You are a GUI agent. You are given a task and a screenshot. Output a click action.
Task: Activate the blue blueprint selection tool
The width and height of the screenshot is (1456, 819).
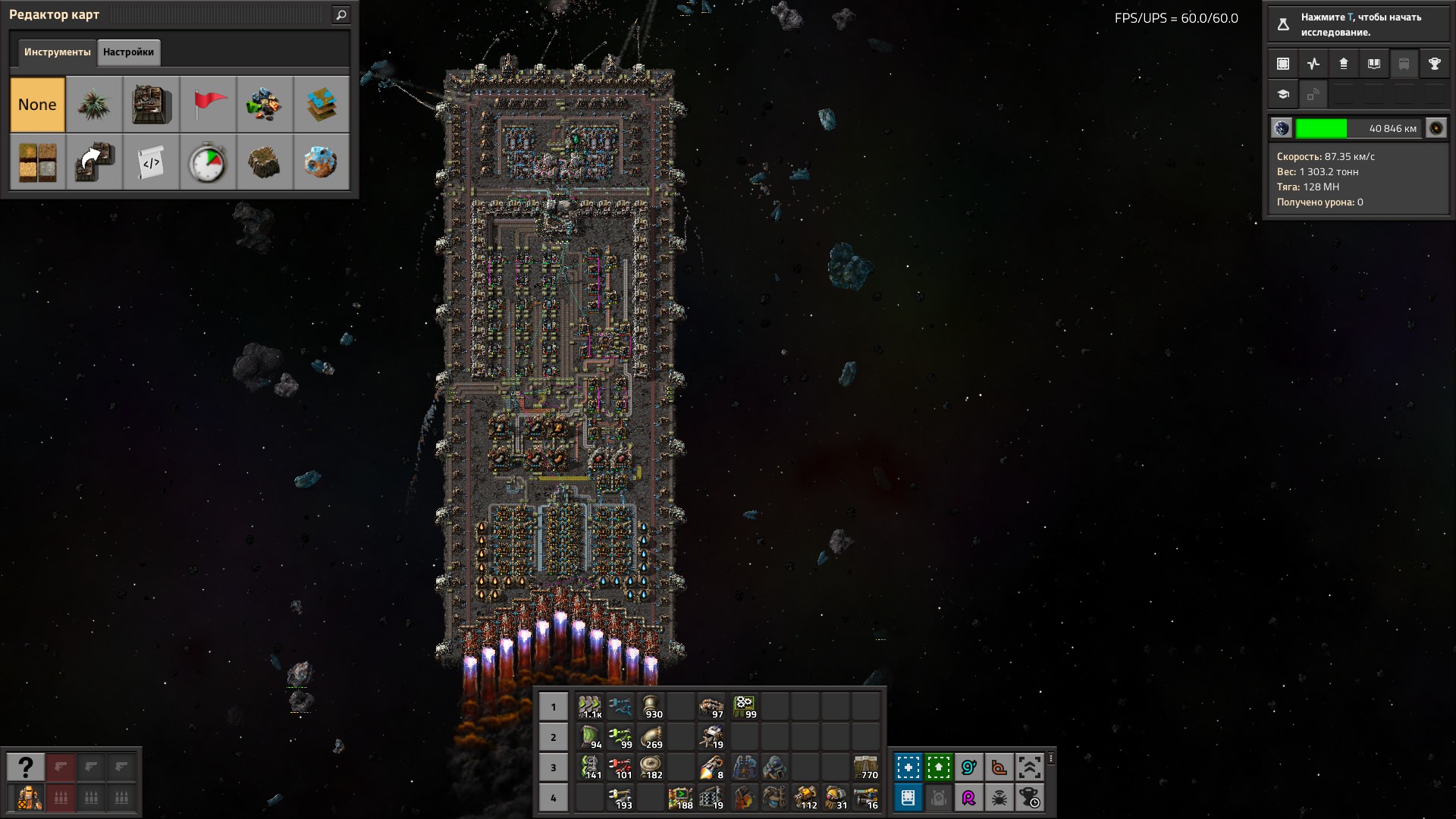908,767
